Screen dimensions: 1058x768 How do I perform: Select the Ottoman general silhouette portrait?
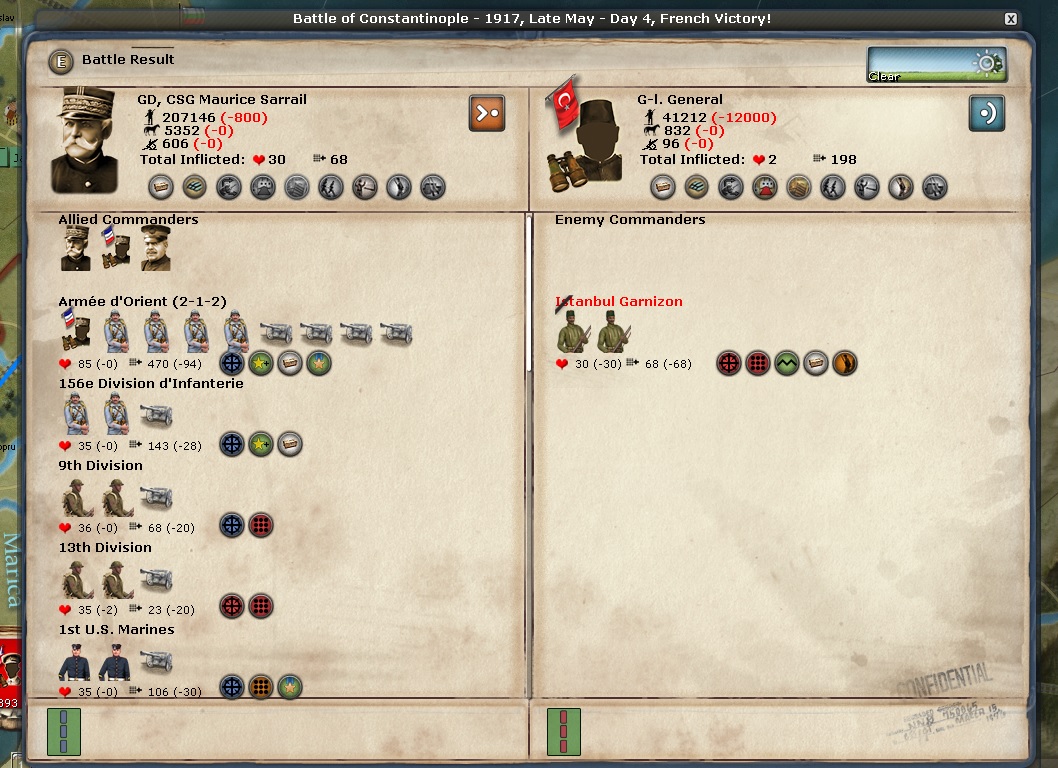581,140
